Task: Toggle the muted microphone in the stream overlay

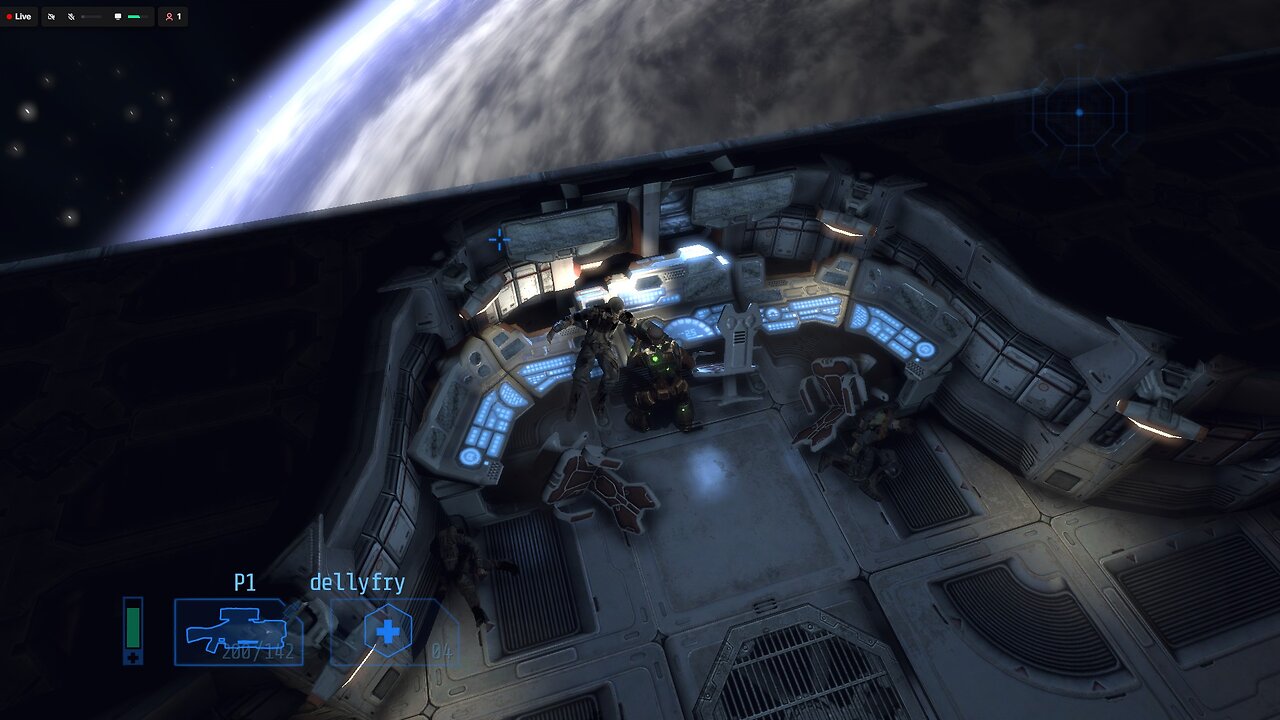Action: point(70,16)
